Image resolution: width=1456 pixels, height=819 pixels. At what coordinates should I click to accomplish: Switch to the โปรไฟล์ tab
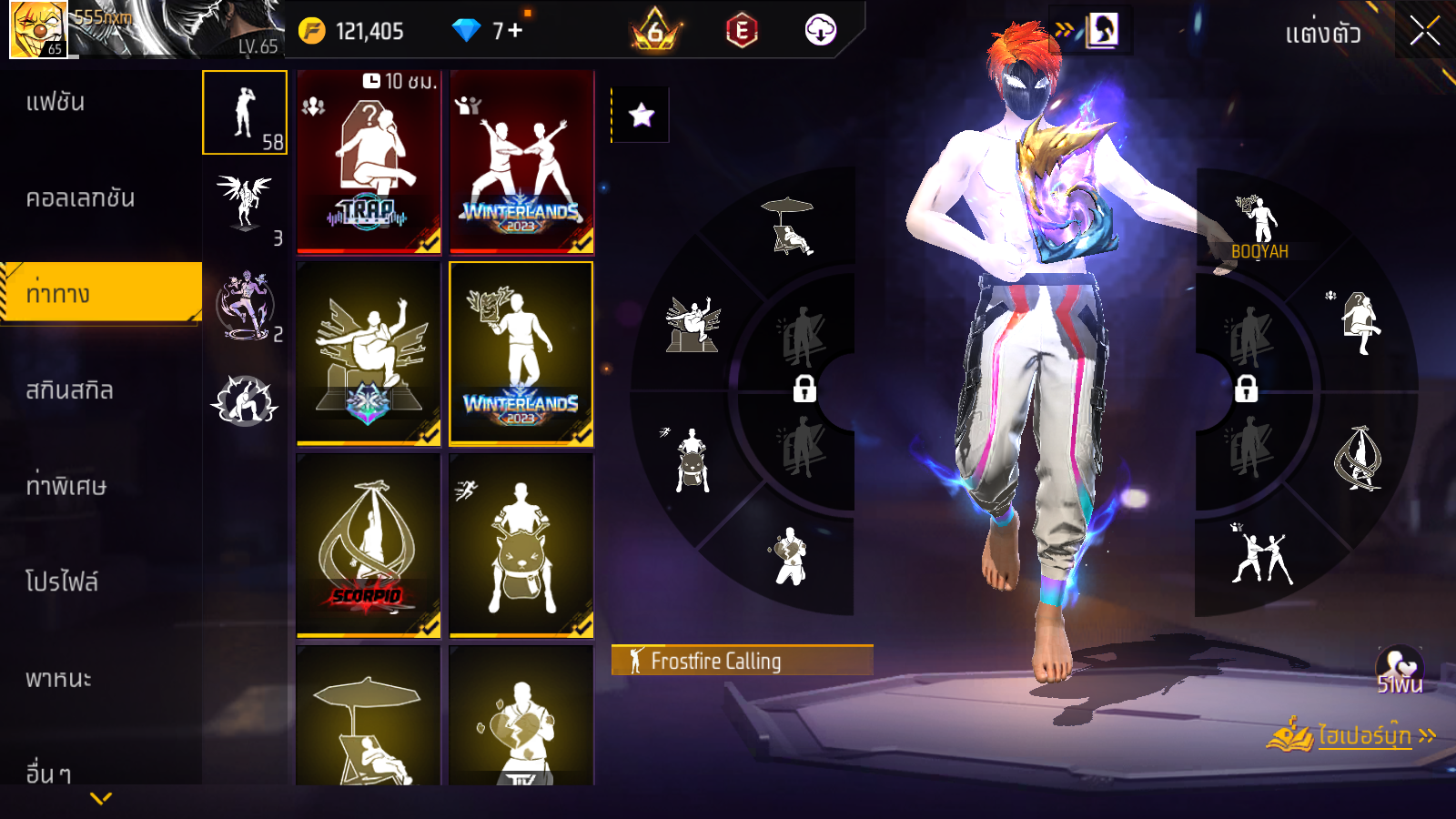click(x=62, y=581)
